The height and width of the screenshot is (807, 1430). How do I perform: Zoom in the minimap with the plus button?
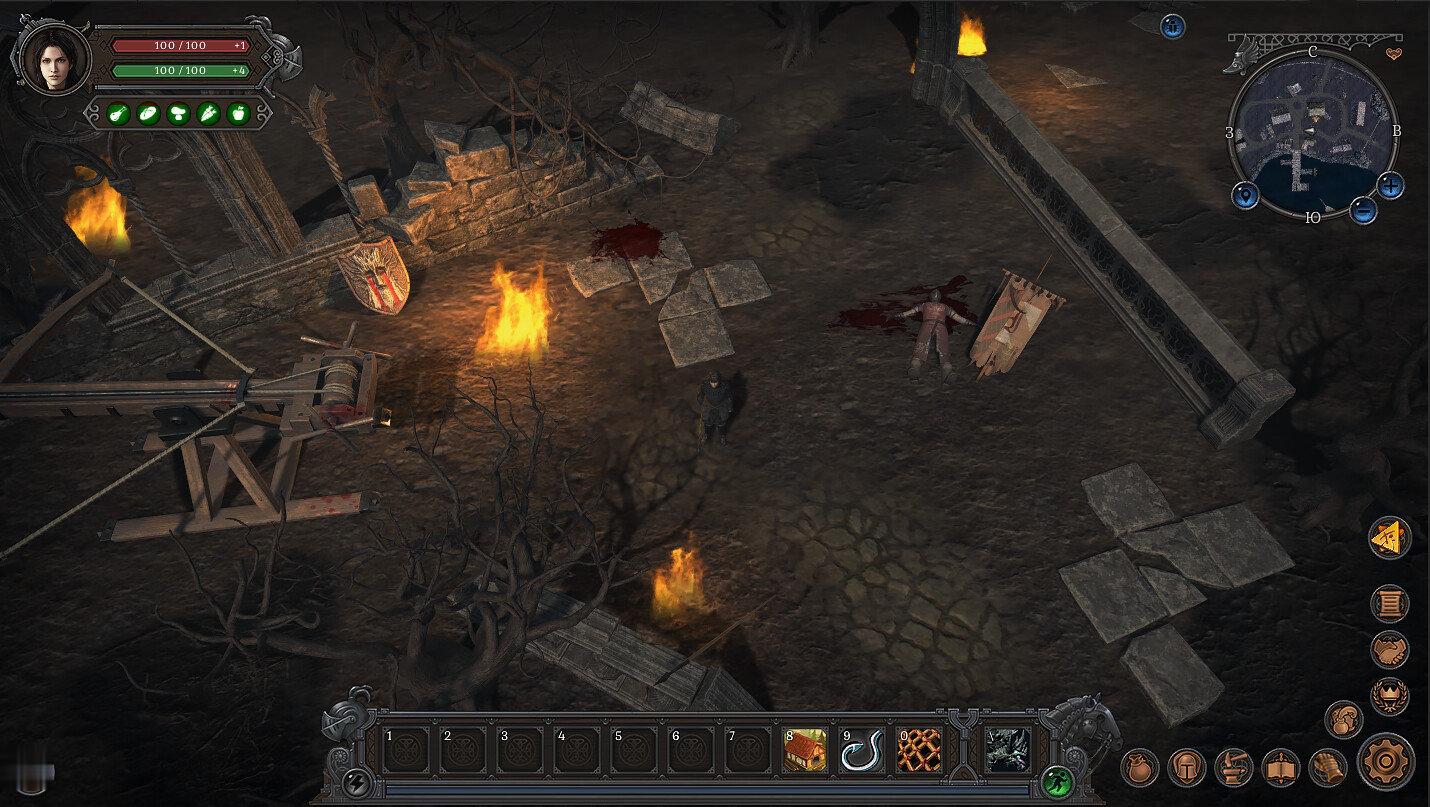pos(1390,185)
